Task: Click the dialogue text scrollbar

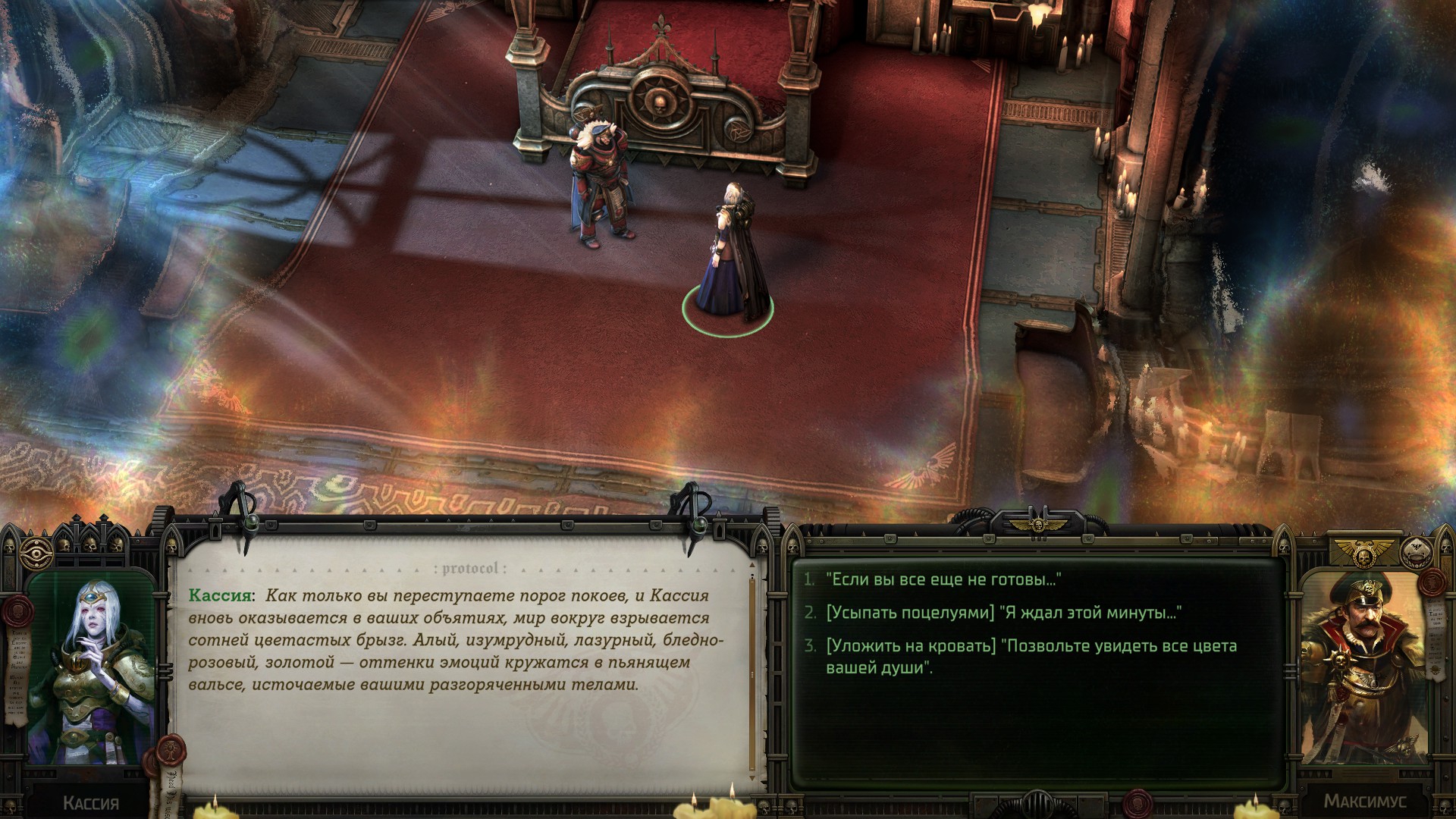Action: pos(752,675)
